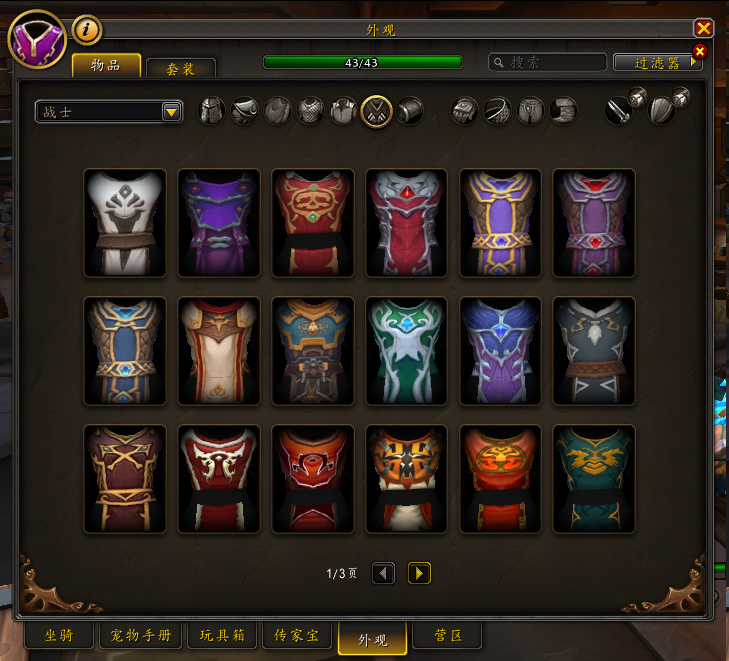Open the 传家宝 heirlooms tab
The width and height of the screenshot is (729, 661).
click(x=297, y=635)
